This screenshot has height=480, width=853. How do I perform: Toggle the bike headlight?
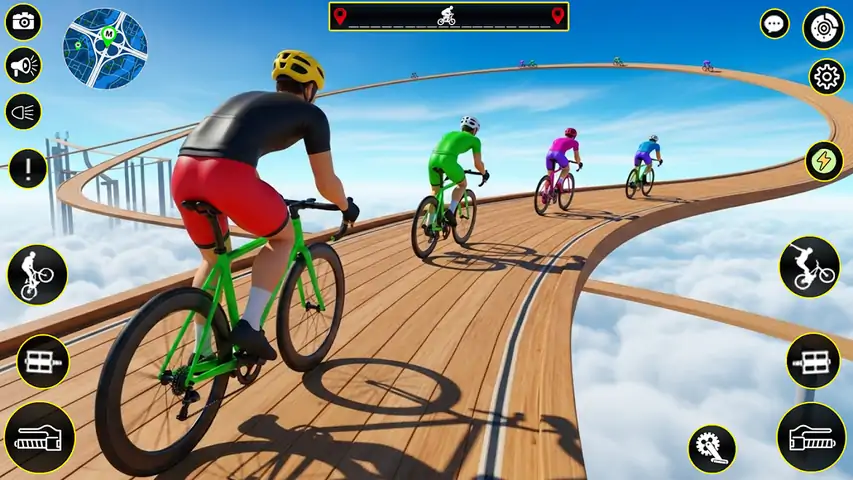pos(23,111)
